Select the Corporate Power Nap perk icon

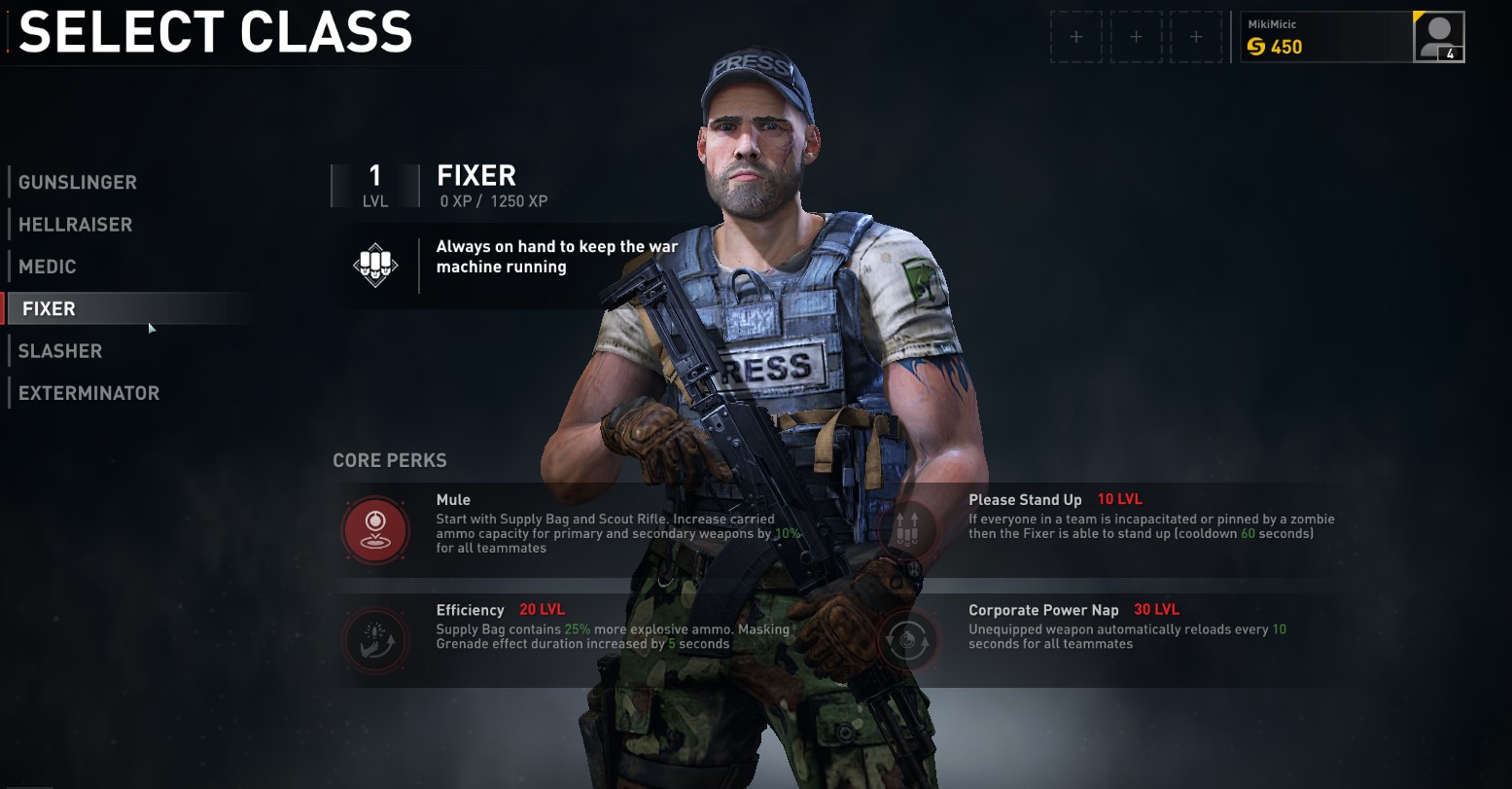[907, 640]
